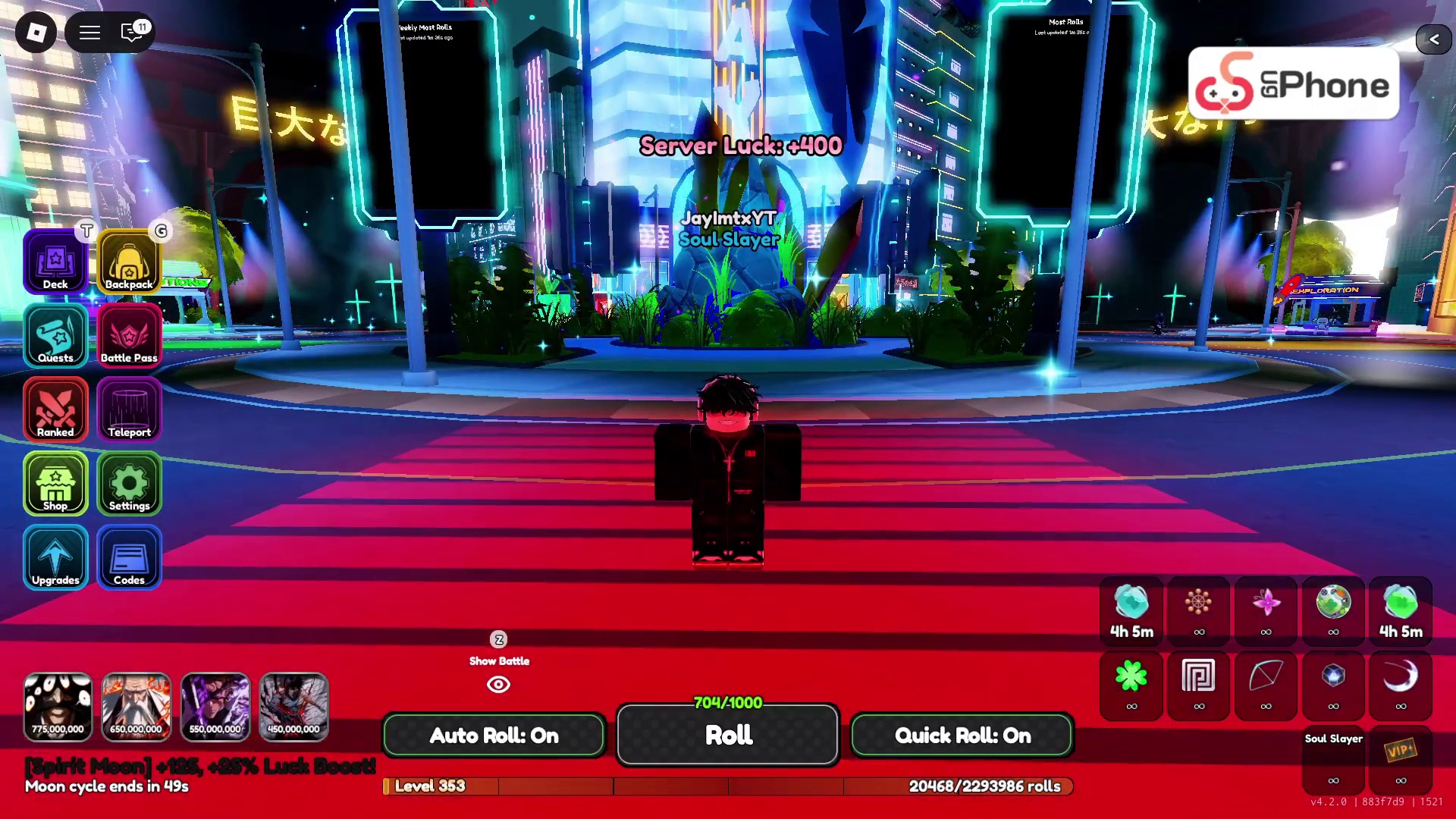Open the Ranked mode menu
Screen dimensions: 1456x819
pyautogui.click(x=55, y=410)
